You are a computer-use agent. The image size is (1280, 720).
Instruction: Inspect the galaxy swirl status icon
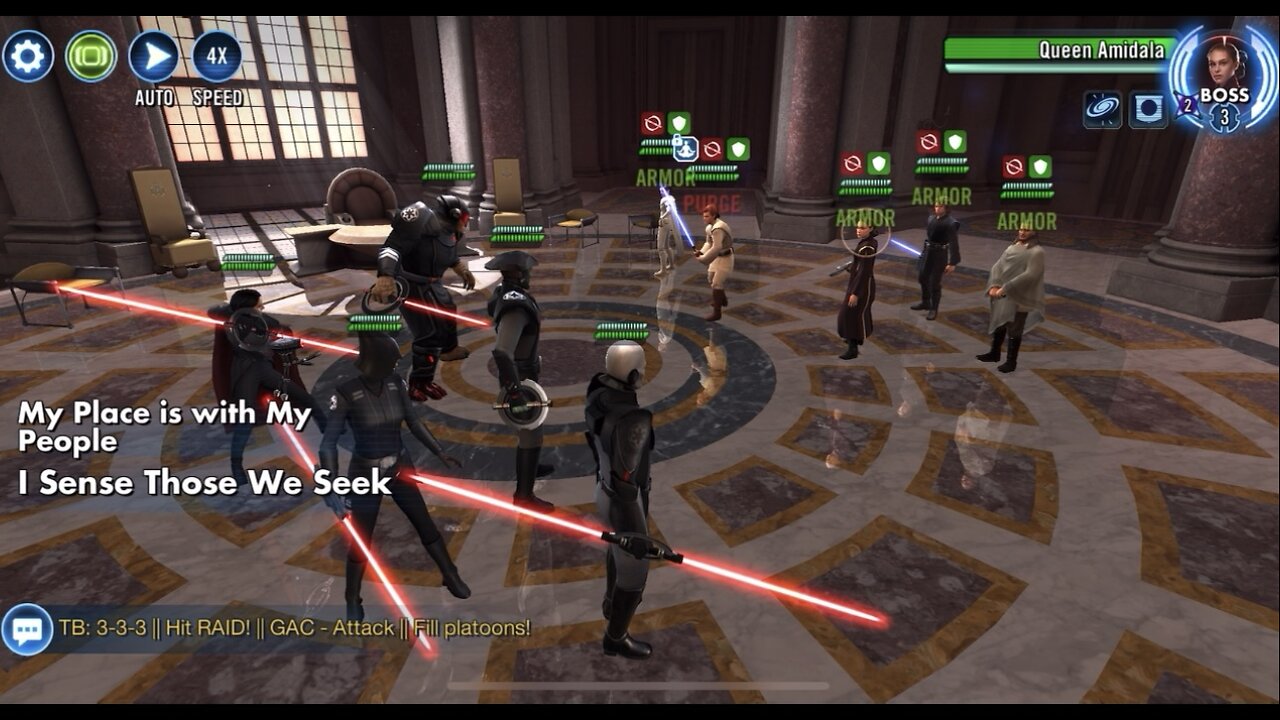click(x=1102, y=110)
